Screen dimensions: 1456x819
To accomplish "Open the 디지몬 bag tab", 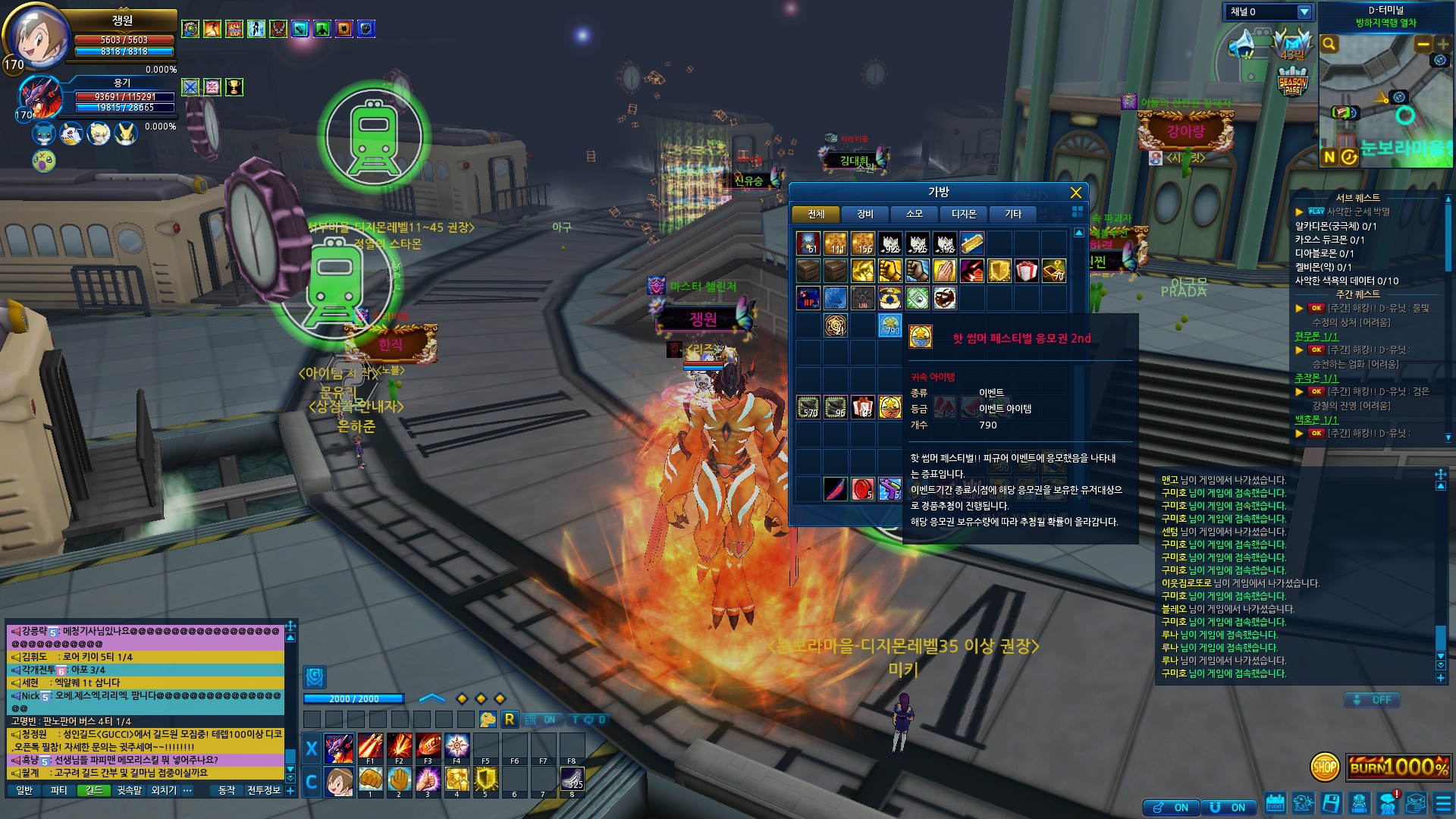I will pos(964,214).
